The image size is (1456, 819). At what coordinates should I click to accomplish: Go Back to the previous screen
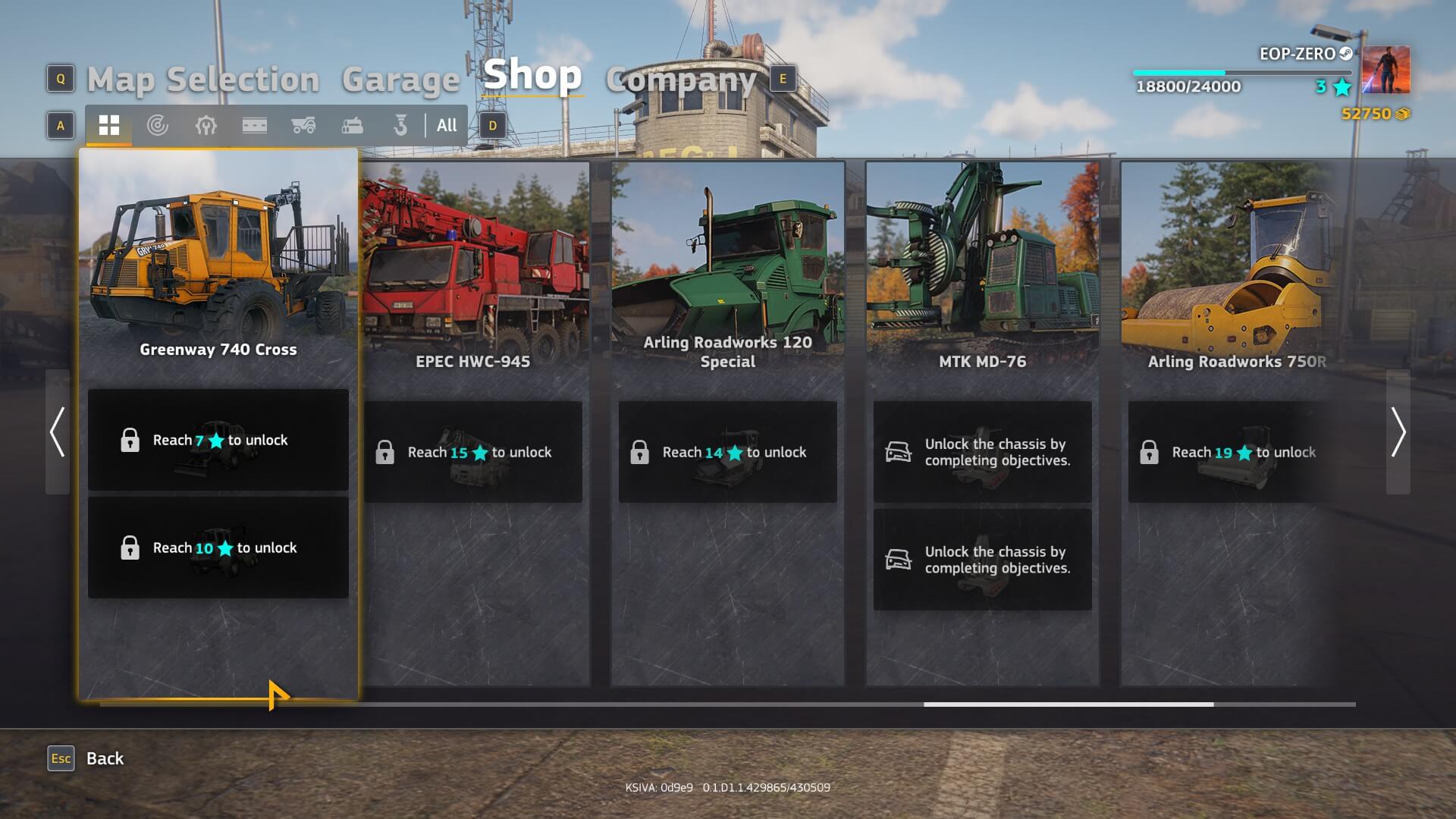click(105, 758)
